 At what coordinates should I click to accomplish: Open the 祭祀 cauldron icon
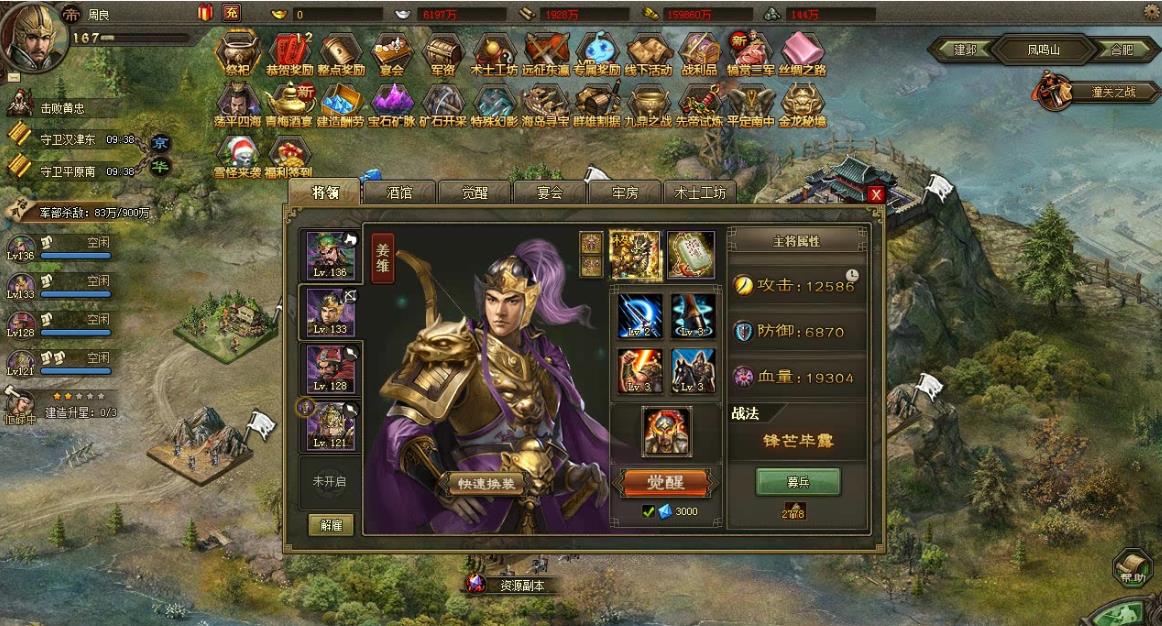point(237,51)
